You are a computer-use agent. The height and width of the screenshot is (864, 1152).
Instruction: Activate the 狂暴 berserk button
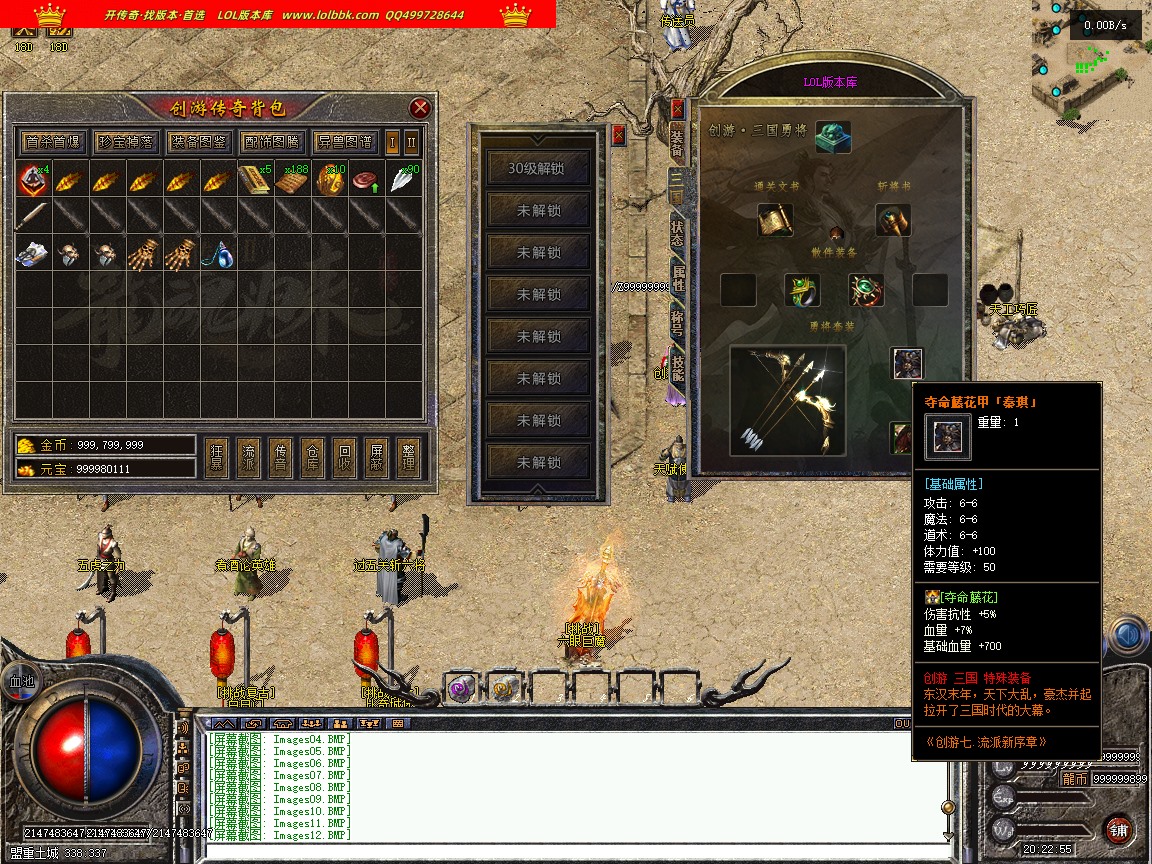(x=217, y=458)
